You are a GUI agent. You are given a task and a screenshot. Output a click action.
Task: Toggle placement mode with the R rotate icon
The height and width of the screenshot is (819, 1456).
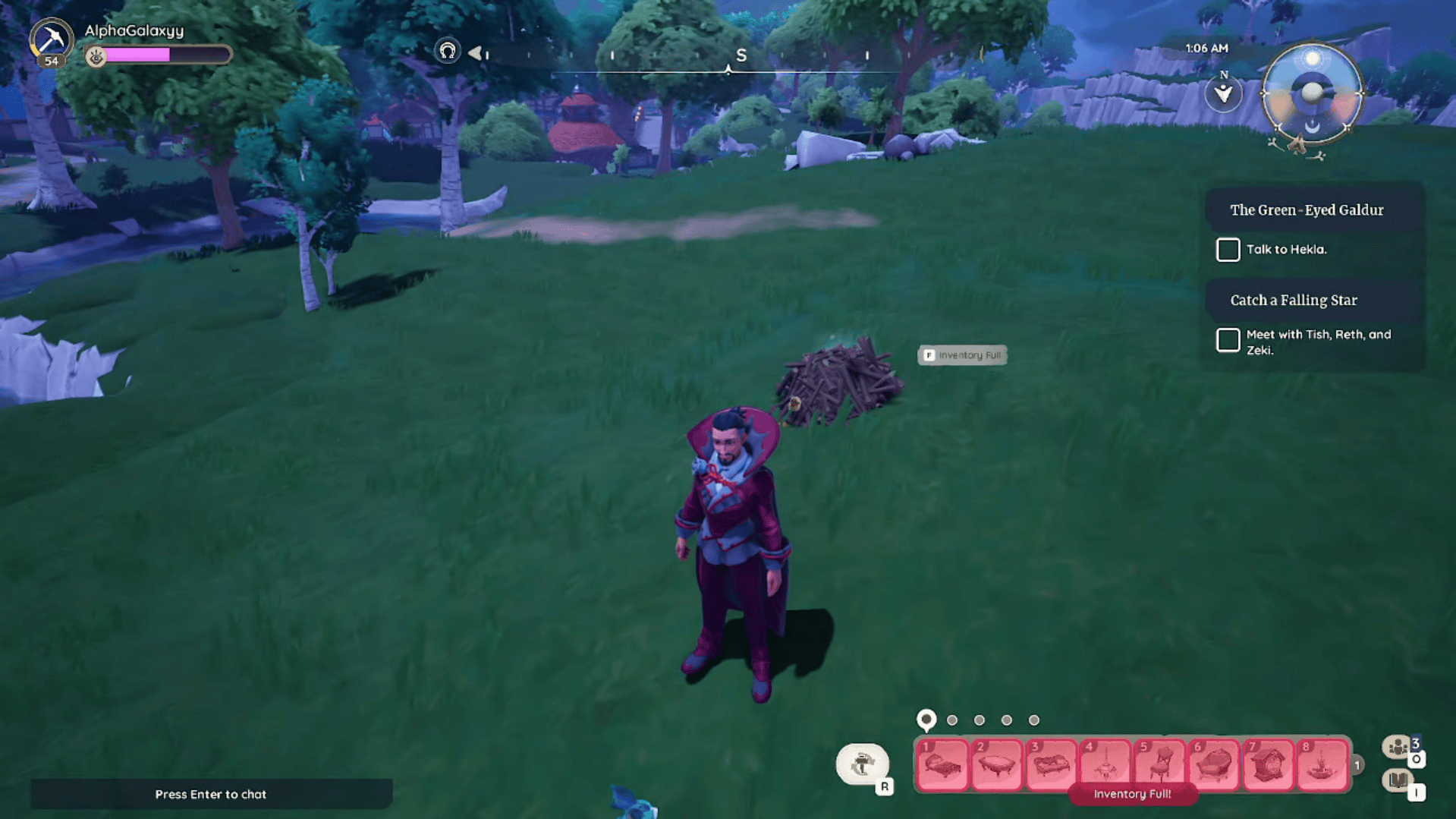863,765
